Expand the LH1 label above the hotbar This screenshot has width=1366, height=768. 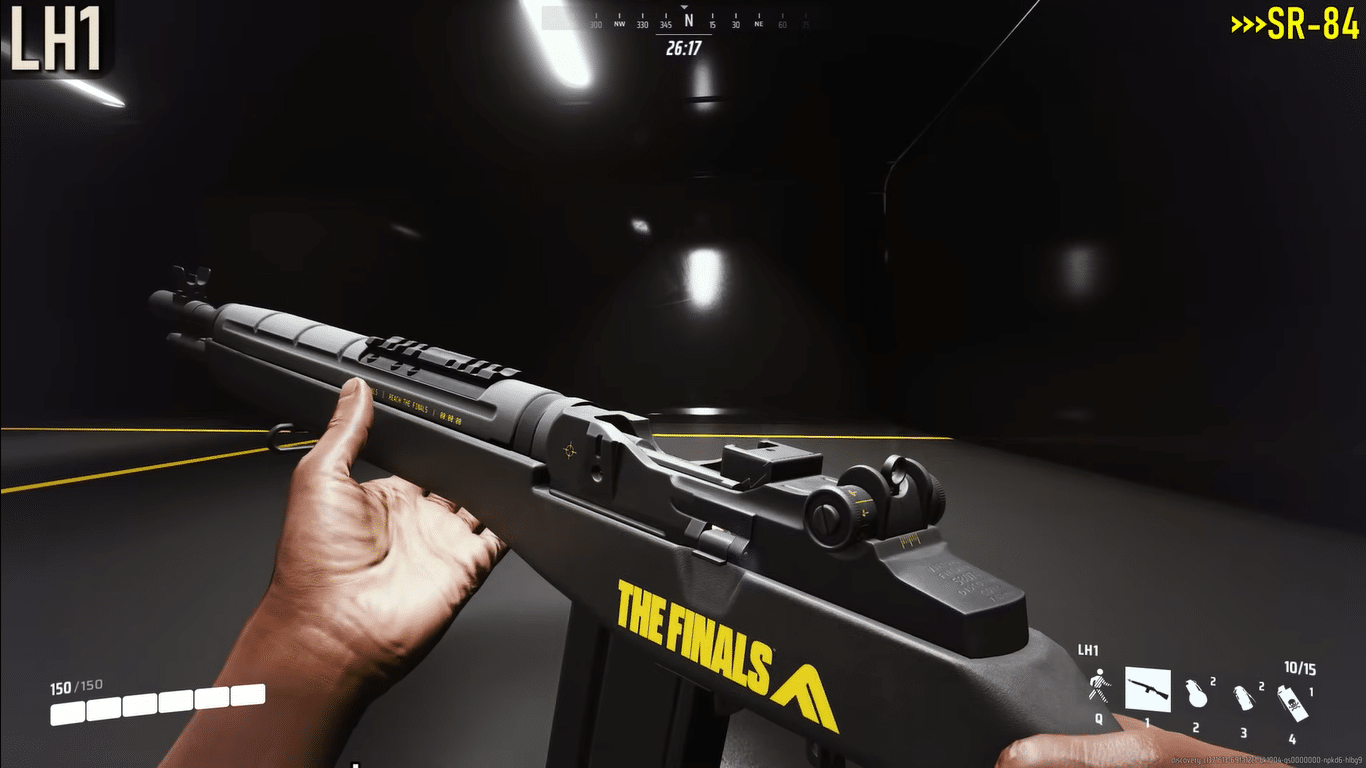tap(1089, 648)
